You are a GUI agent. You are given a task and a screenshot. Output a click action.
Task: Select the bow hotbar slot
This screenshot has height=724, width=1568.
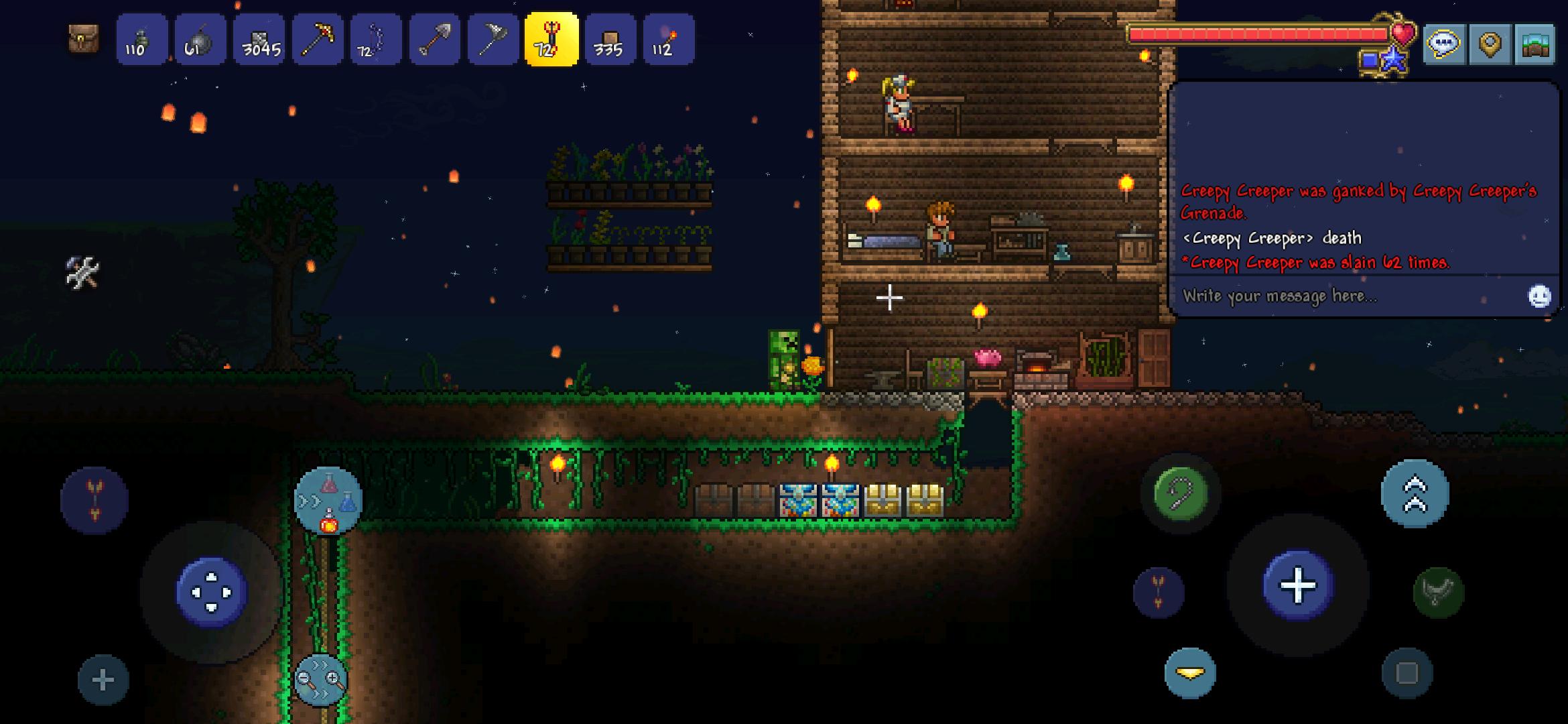pos(375,40)
